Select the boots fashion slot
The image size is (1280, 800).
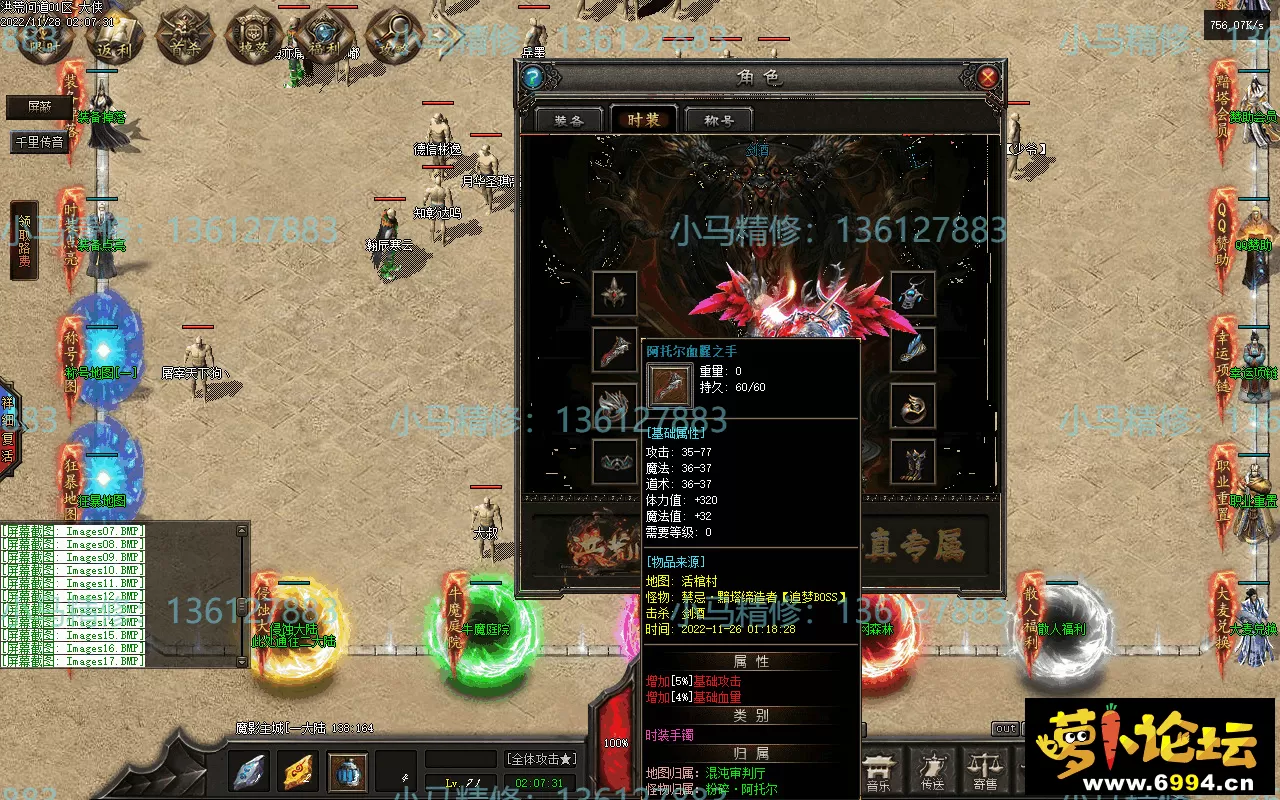click(912, 461)
